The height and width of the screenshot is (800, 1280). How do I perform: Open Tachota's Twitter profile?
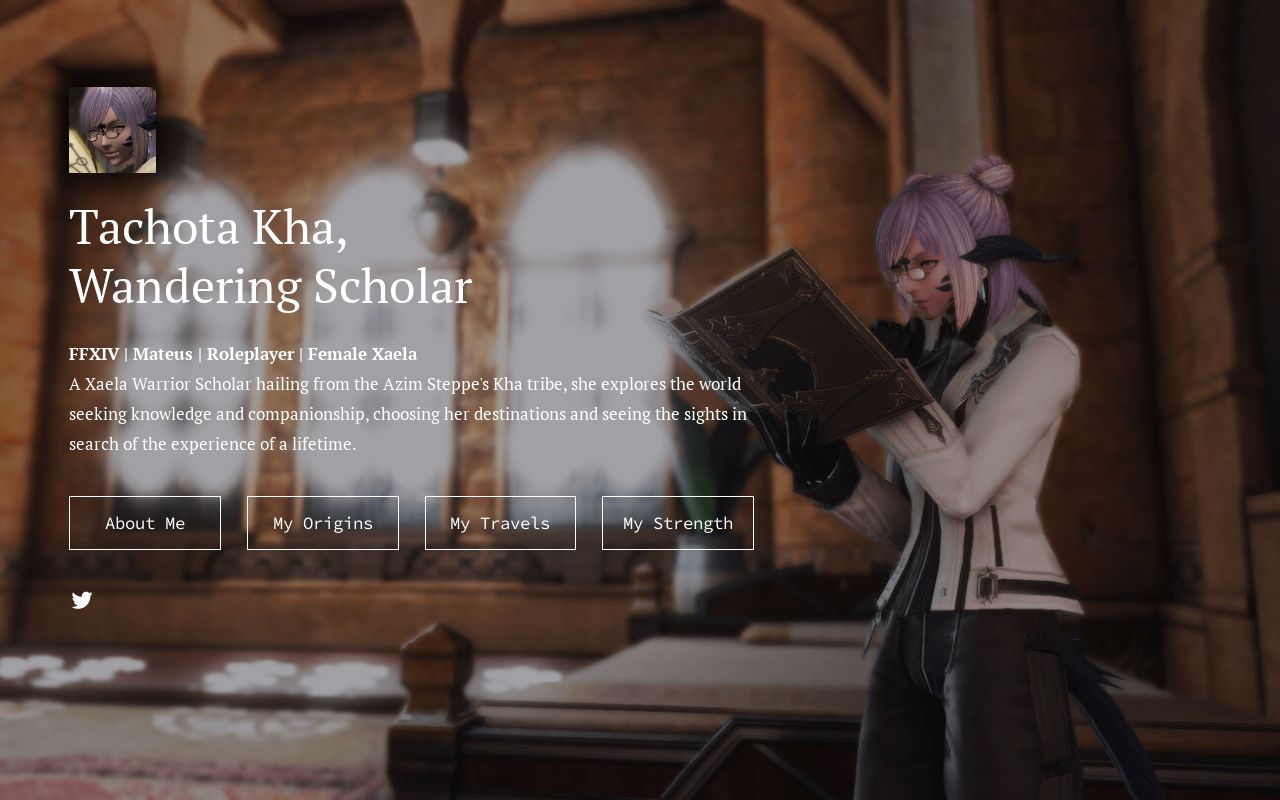tap(82, 600)
